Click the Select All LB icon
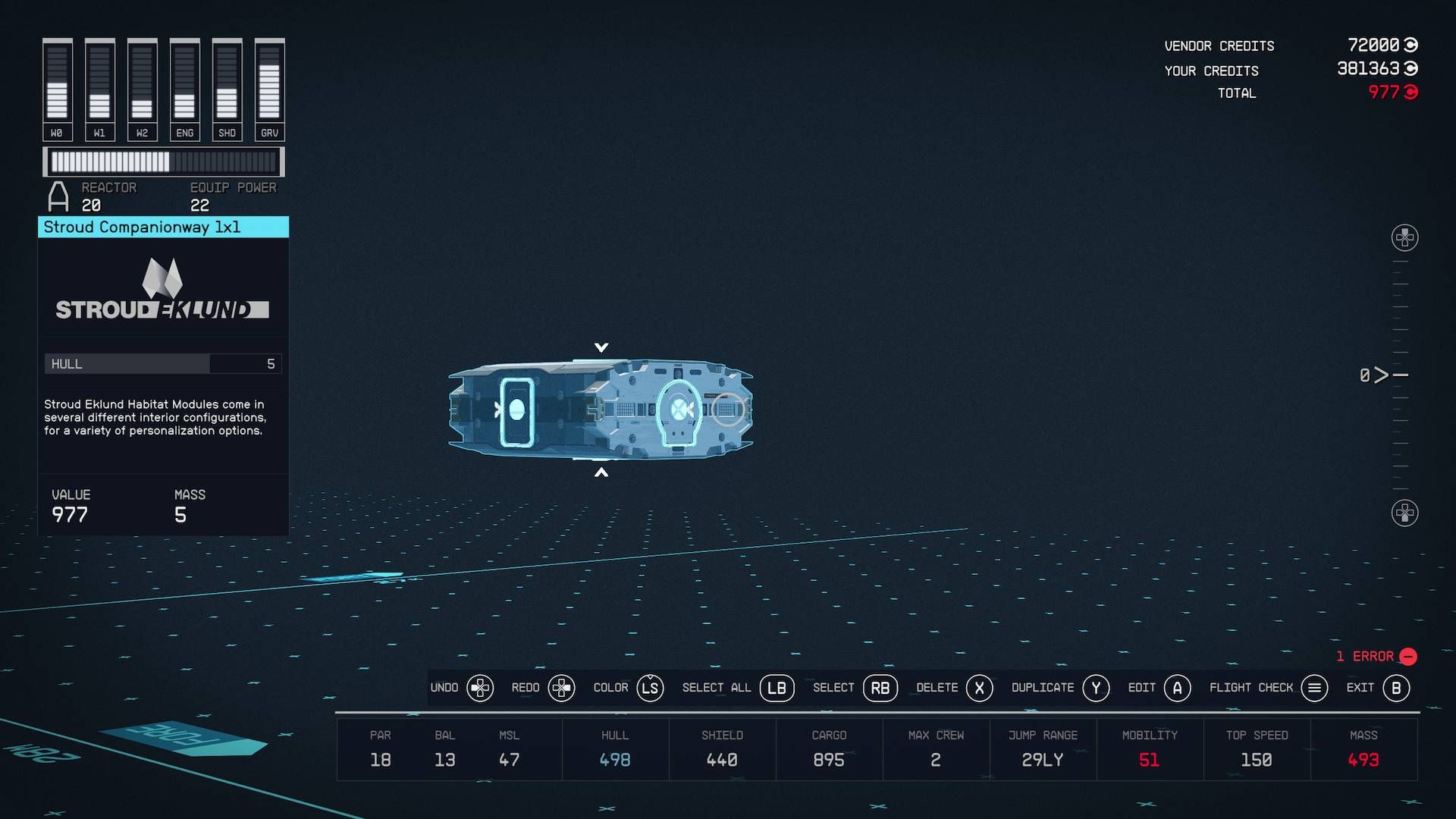This screenshot has height=819, width=1456. (776, 688)
